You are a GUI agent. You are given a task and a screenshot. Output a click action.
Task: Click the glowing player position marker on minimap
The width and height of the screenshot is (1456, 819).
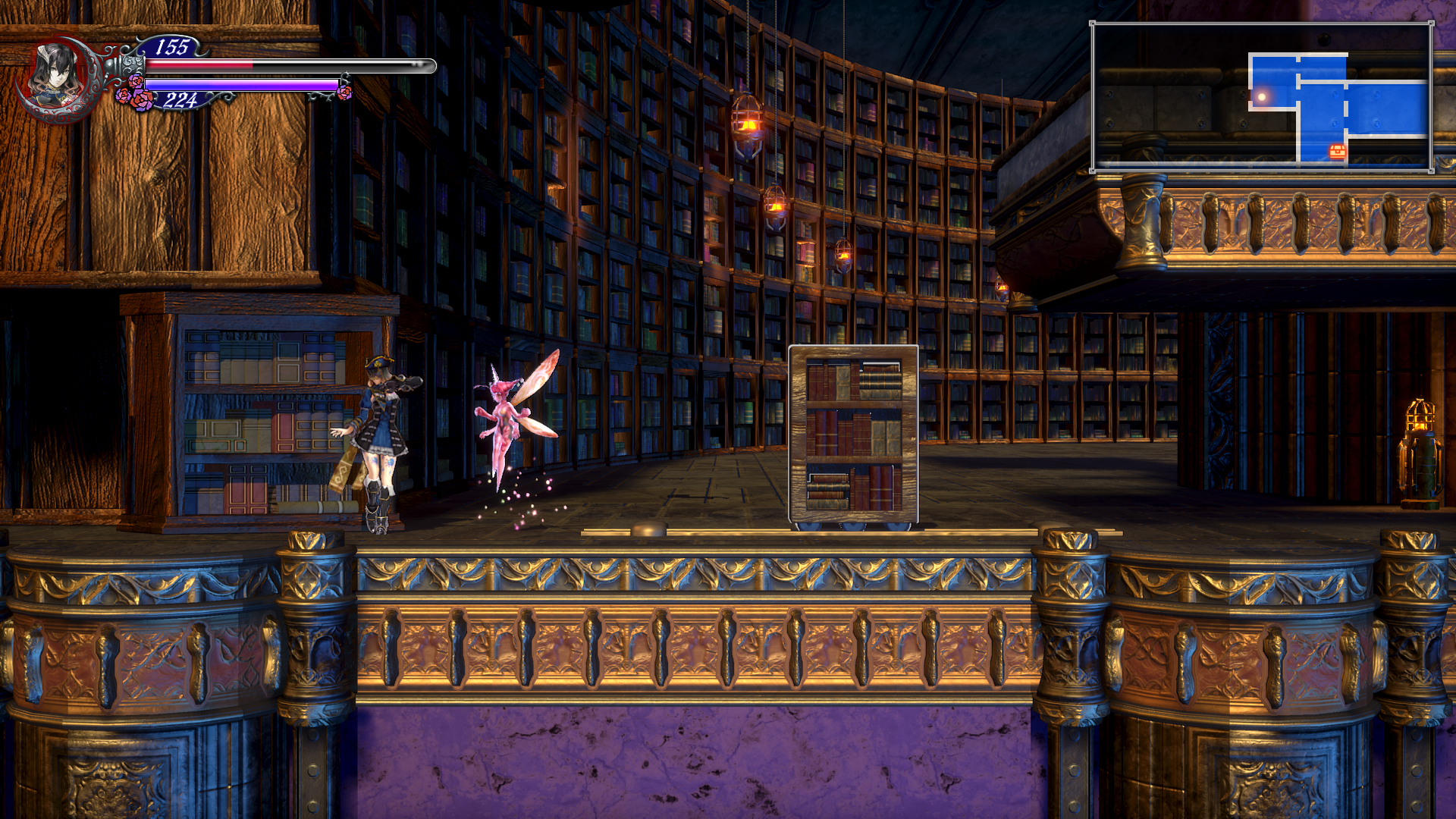coord(1262,97)
